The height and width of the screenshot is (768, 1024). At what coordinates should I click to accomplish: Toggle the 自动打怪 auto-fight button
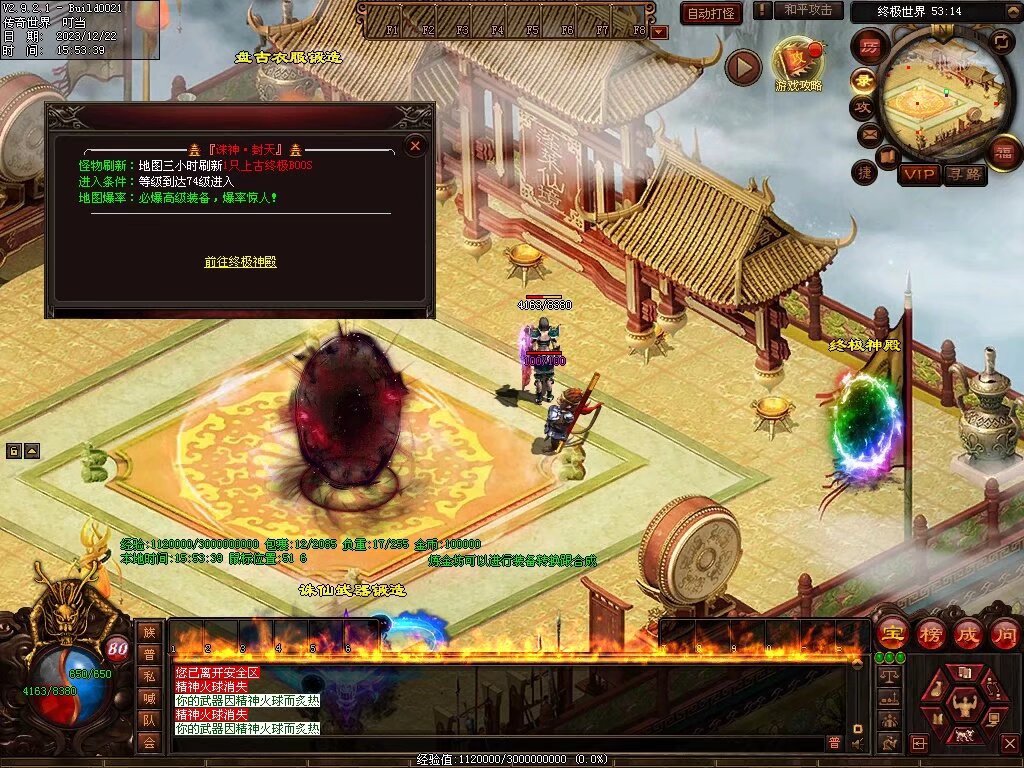711,13
